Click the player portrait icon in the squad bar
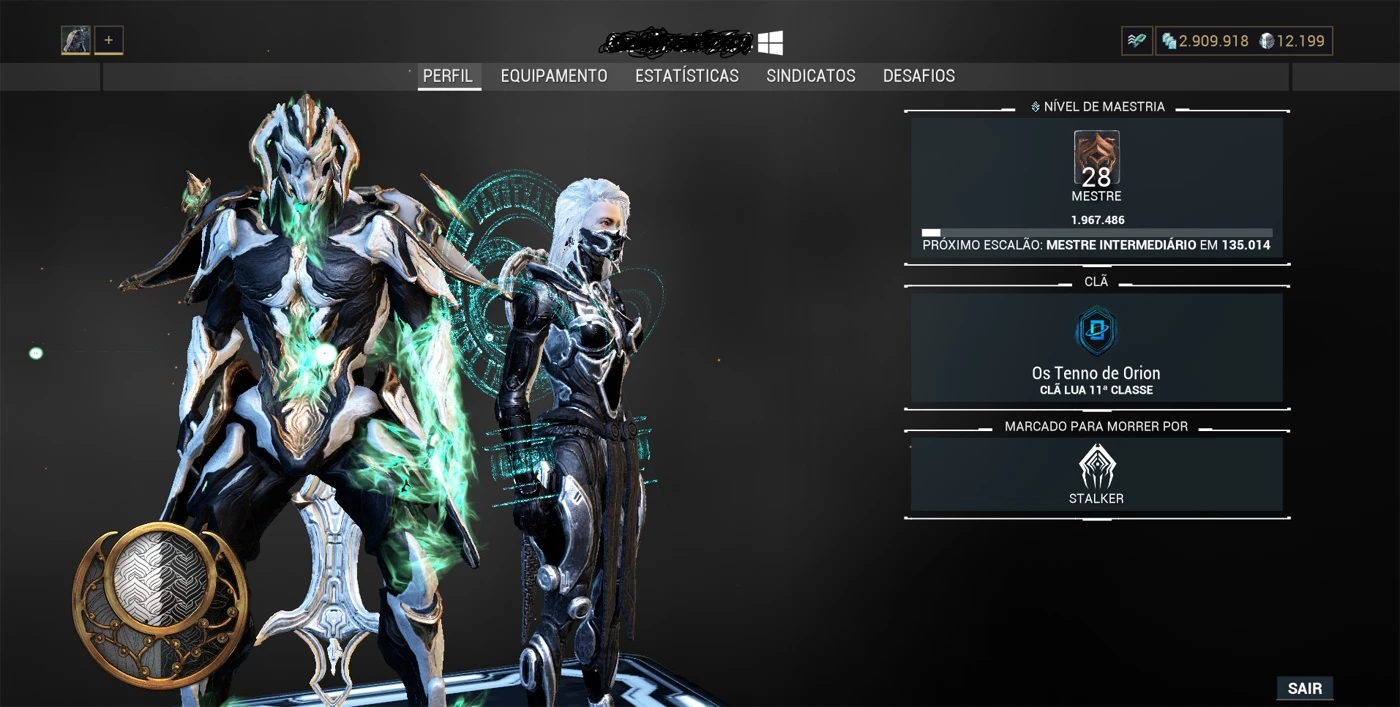 coord(76,41)
